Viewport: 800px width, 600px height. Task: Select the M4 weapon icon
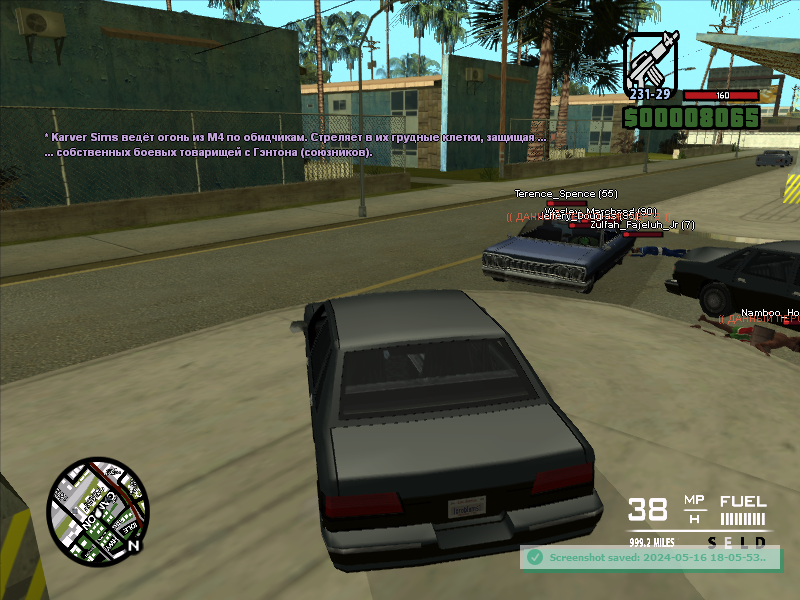tap(651, 60)
